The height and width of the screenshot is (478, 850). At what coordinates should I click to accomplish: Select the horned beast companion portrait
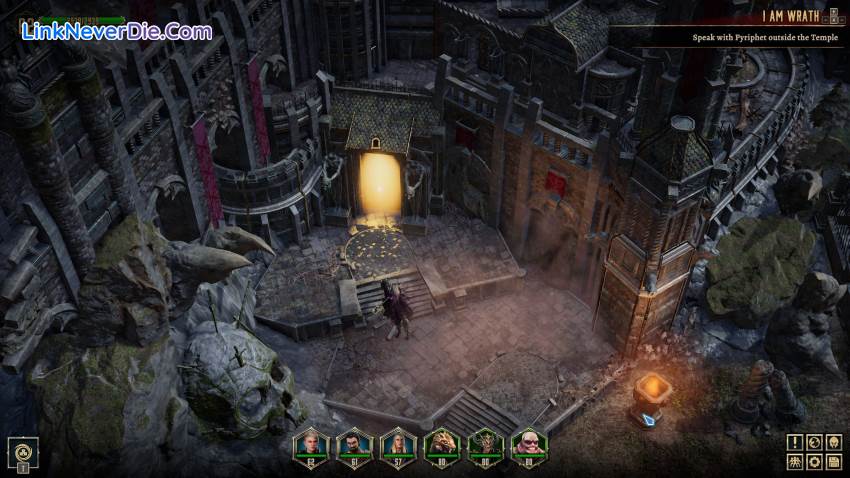[x=441, y=445]
